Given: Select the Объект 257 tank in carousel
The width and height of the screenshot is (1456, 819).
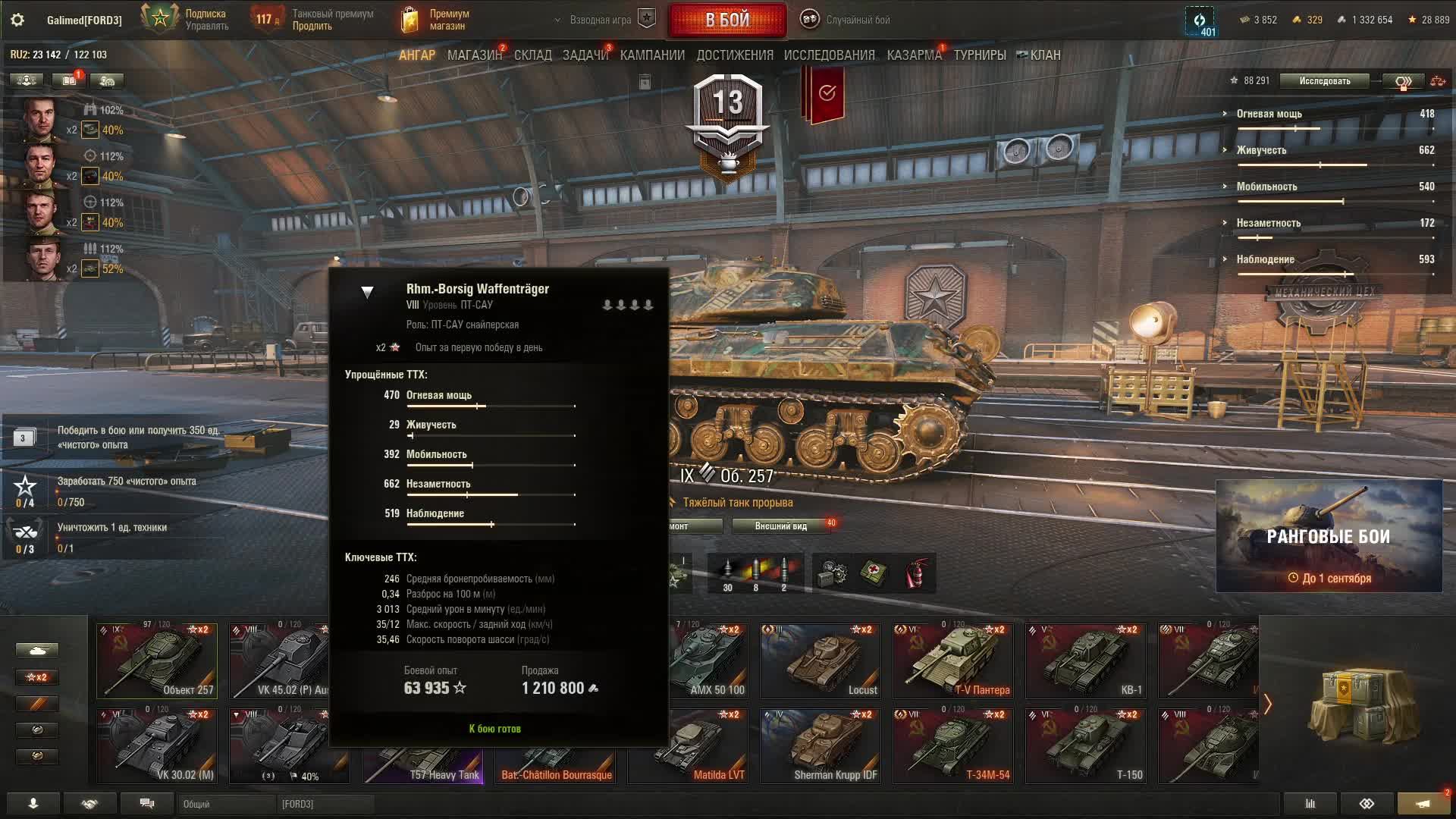Looking at the screenshot, I should (157, 661).
